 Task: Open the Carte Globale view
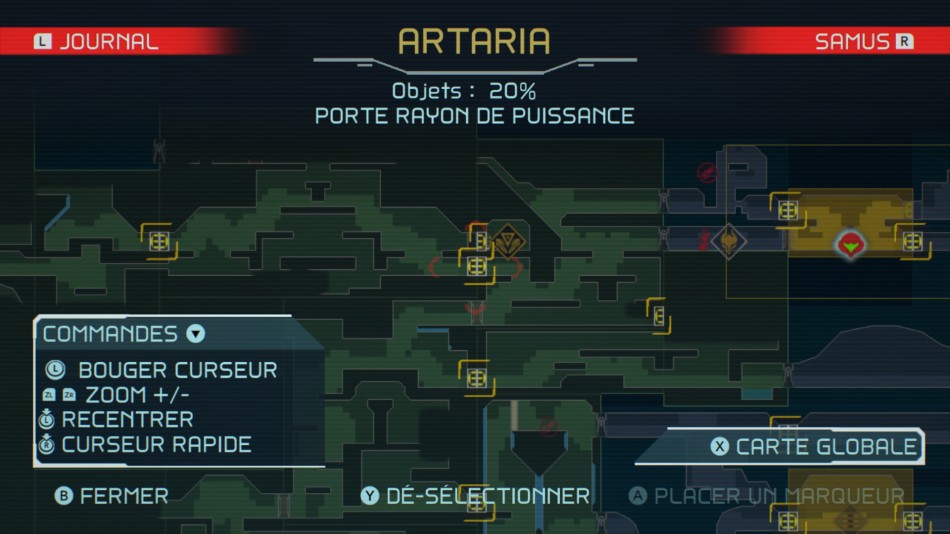tap(815, 447)
